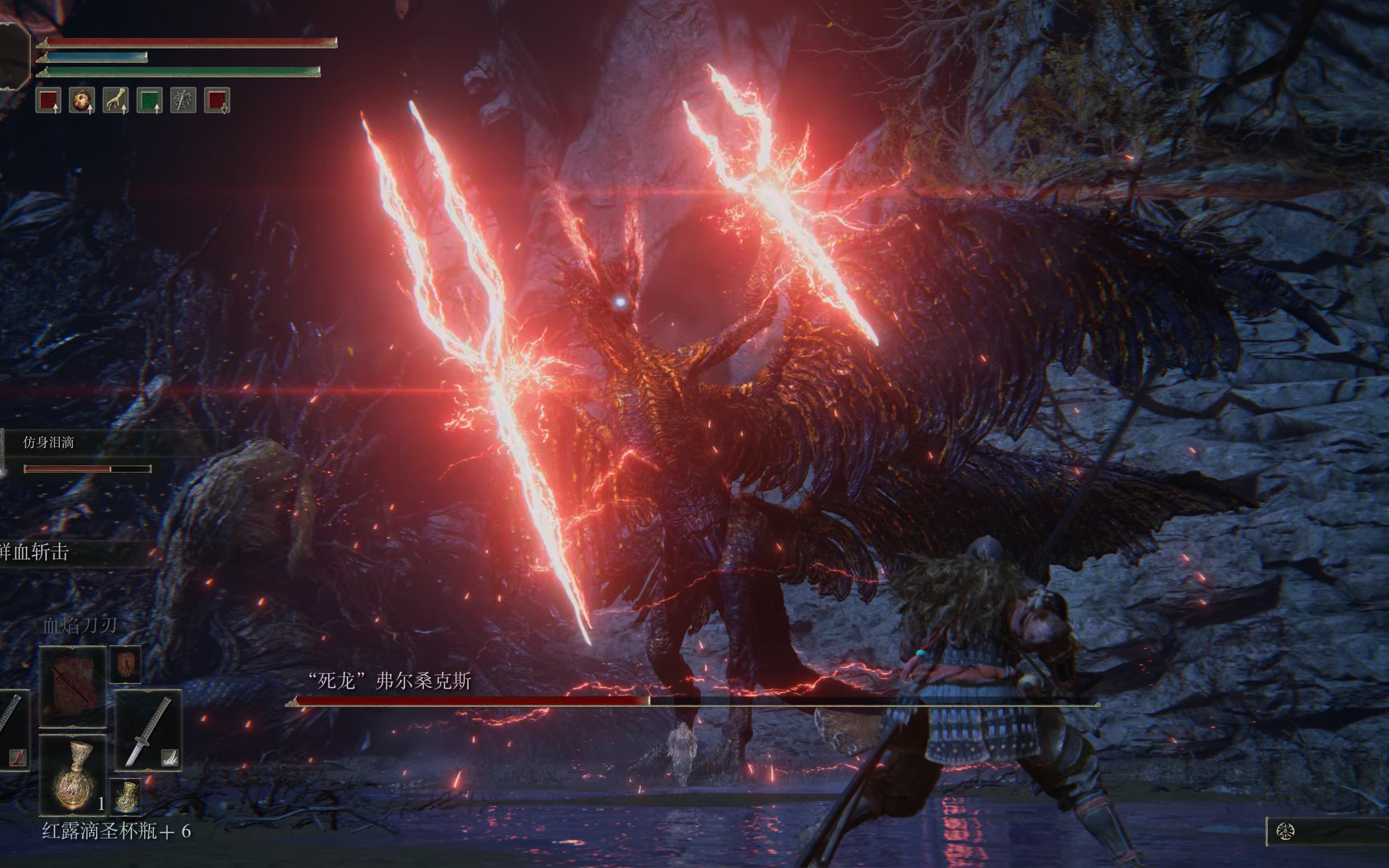Inspect the round flesh ball buff icon

click(x=82, y=100)
